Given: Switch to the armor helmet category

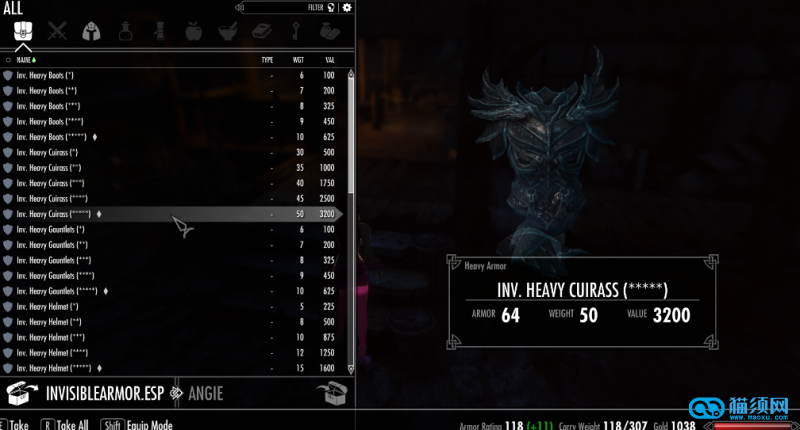Looking at the screenshot, I should pyautogui.click(x=89, y=31).
